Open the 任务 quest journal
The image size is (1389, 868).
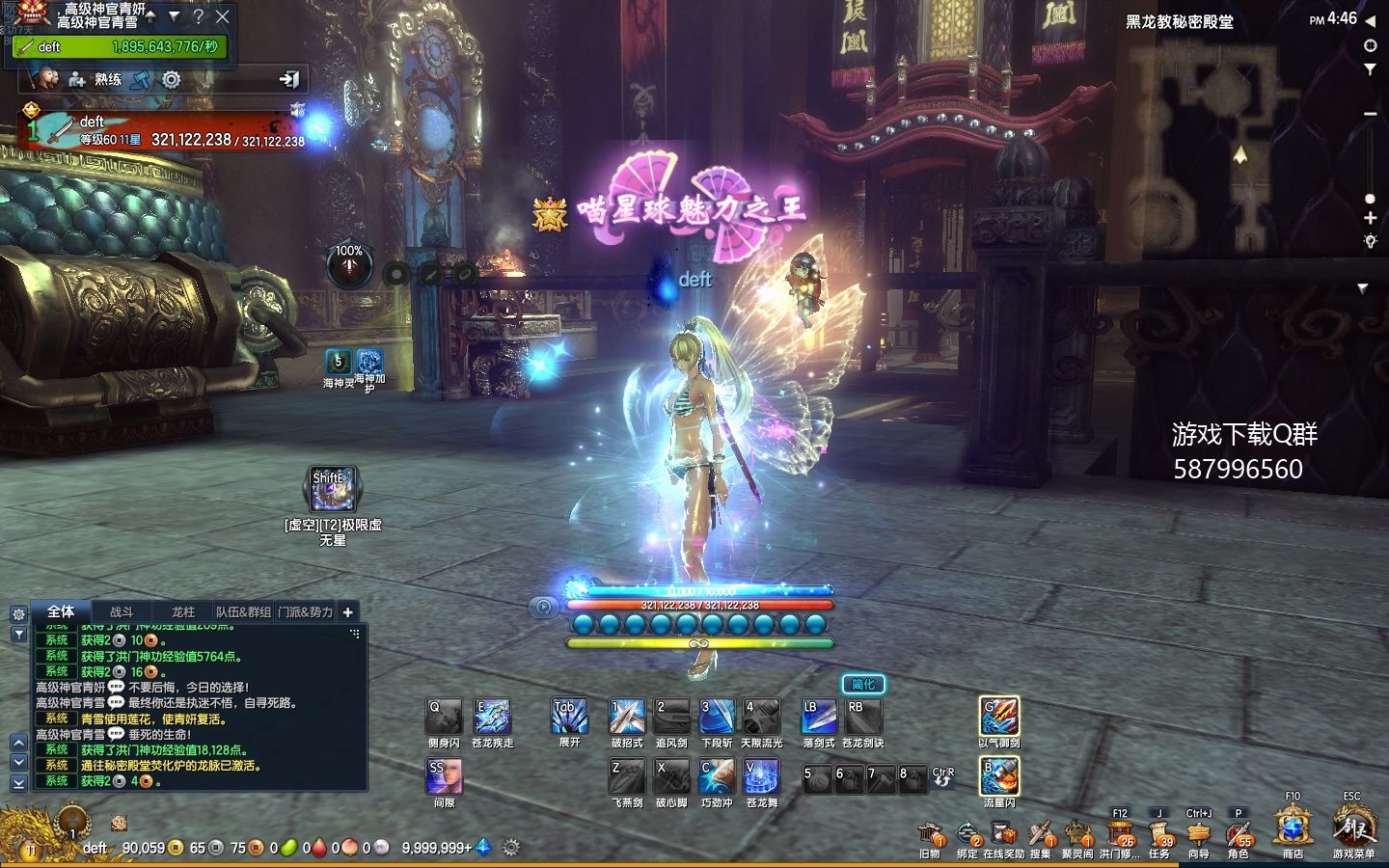1159,835
